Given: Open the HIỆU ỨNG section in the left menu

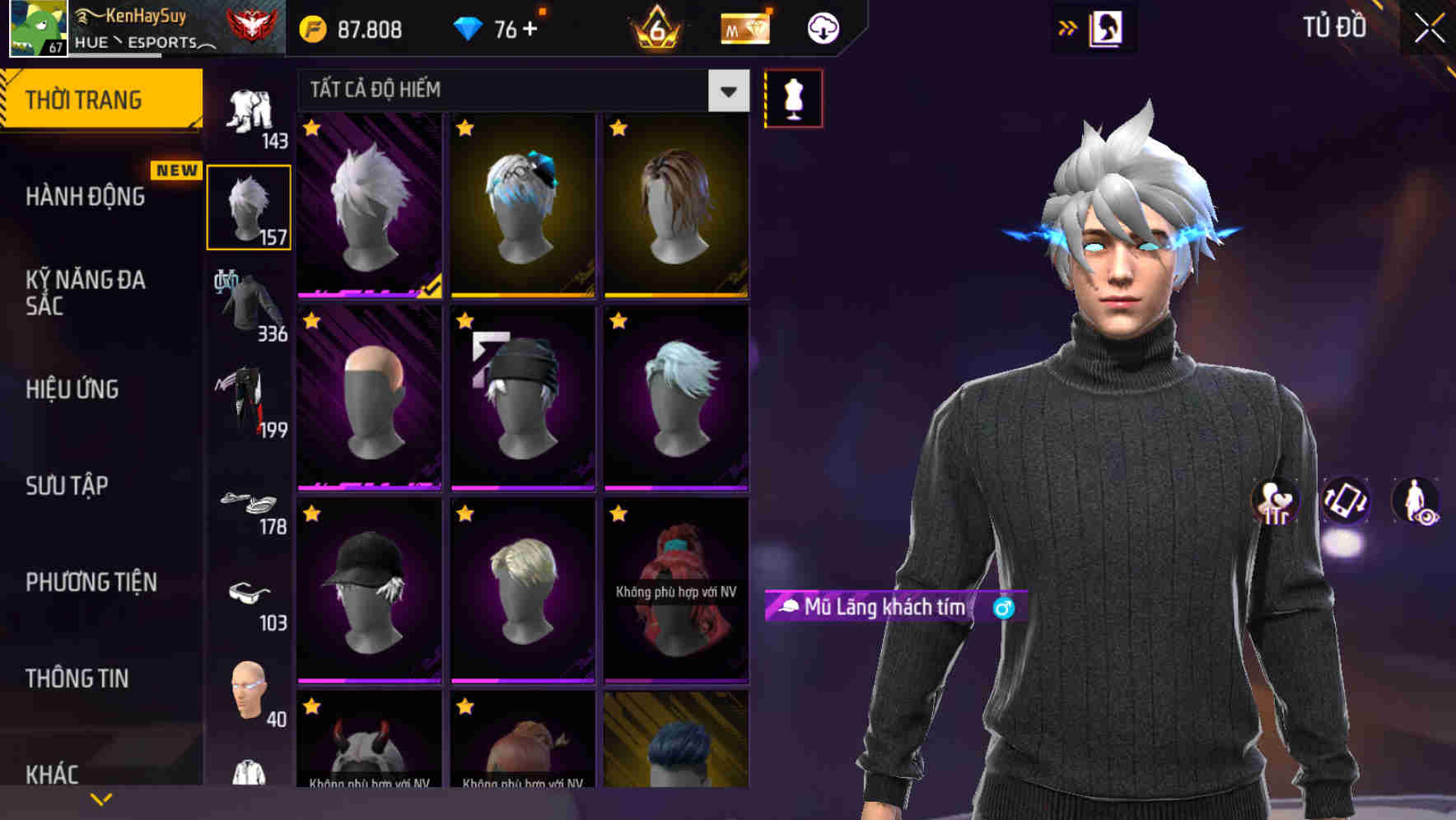Looking at the screenshot, I should pyautogui.click(x=72, y=389).
